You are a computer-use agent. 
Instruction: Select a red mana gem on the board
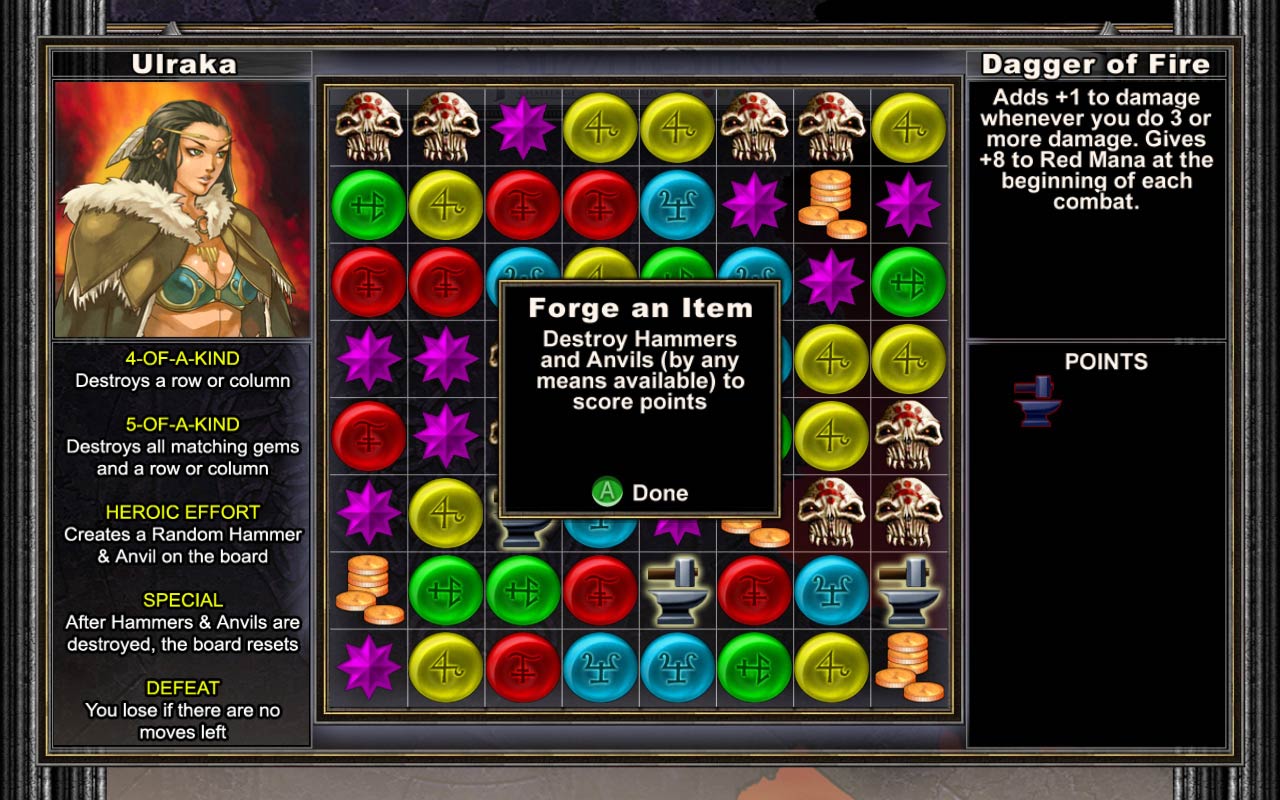pos(522,205)
